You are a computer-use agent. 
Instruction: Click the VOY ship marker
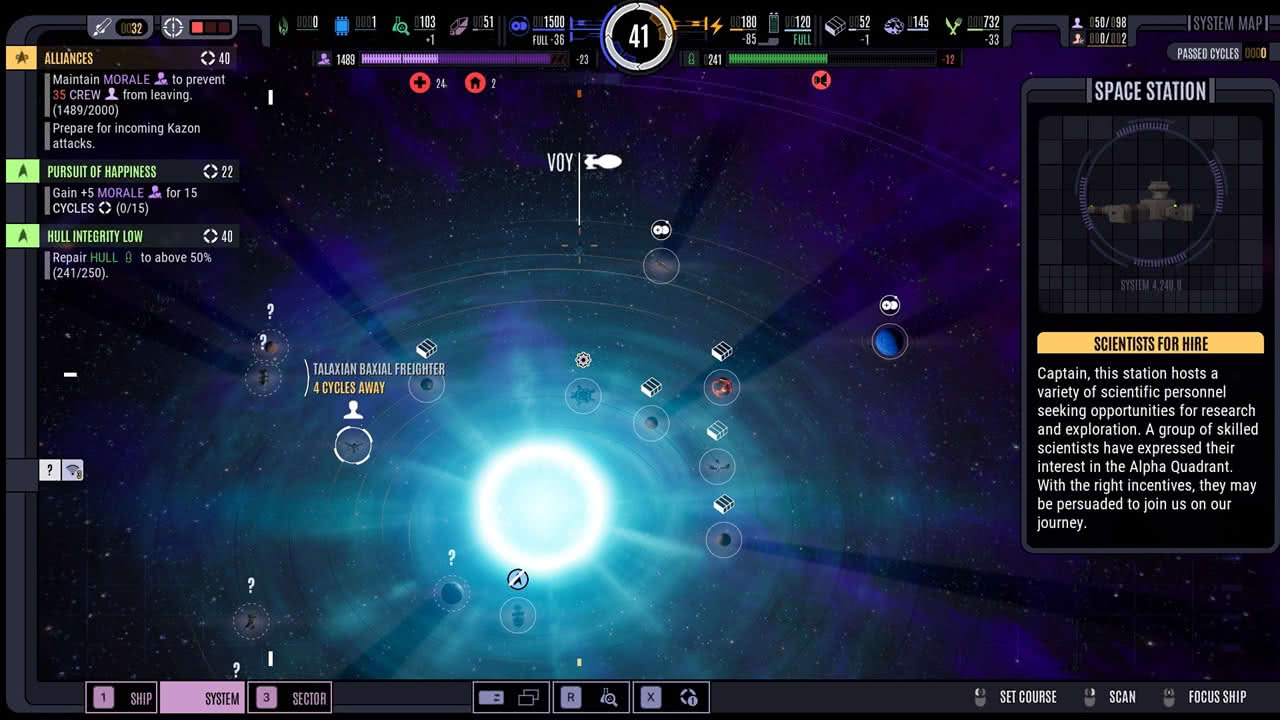(x=602, y=162)
